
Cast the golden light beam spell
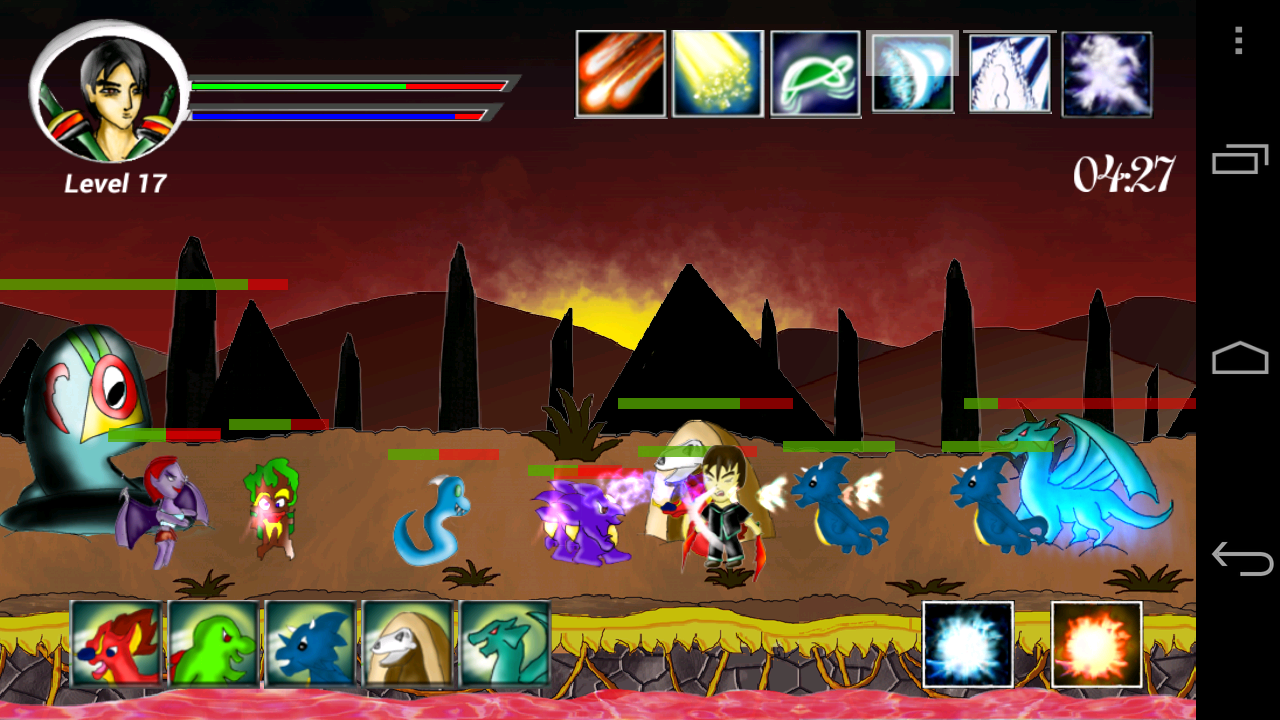718,74
